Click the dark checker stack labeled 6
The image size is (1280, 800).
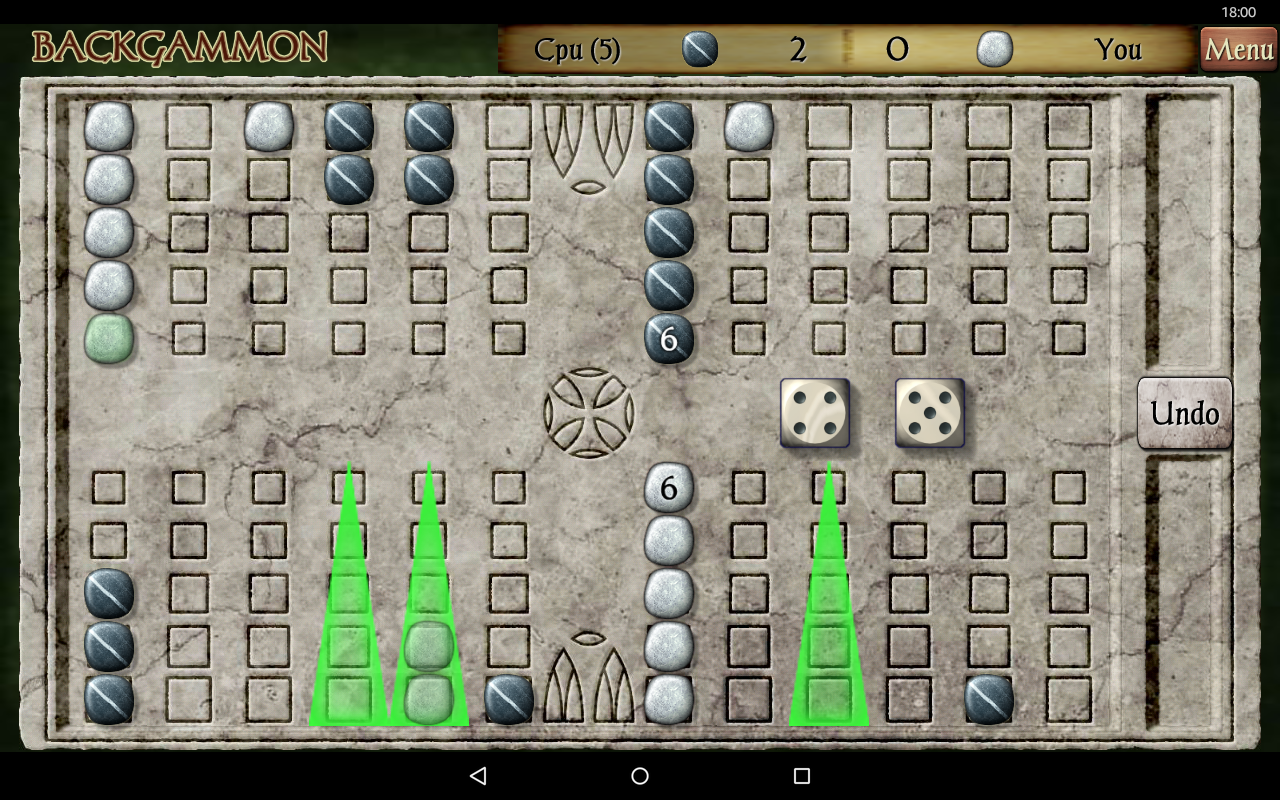(x=668, y=339)
